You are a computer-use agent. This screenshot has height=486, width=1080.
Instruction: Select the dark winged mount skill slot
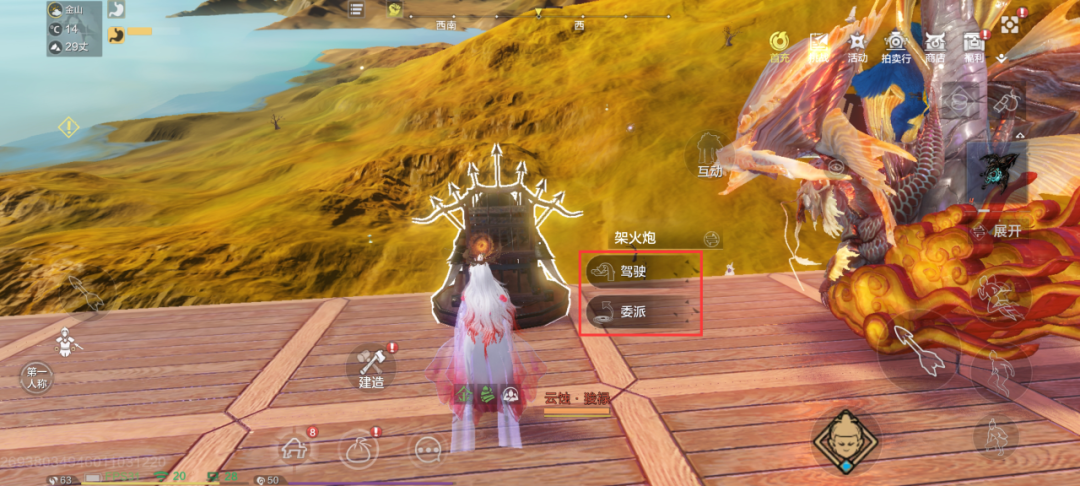[x=997, y=170]
